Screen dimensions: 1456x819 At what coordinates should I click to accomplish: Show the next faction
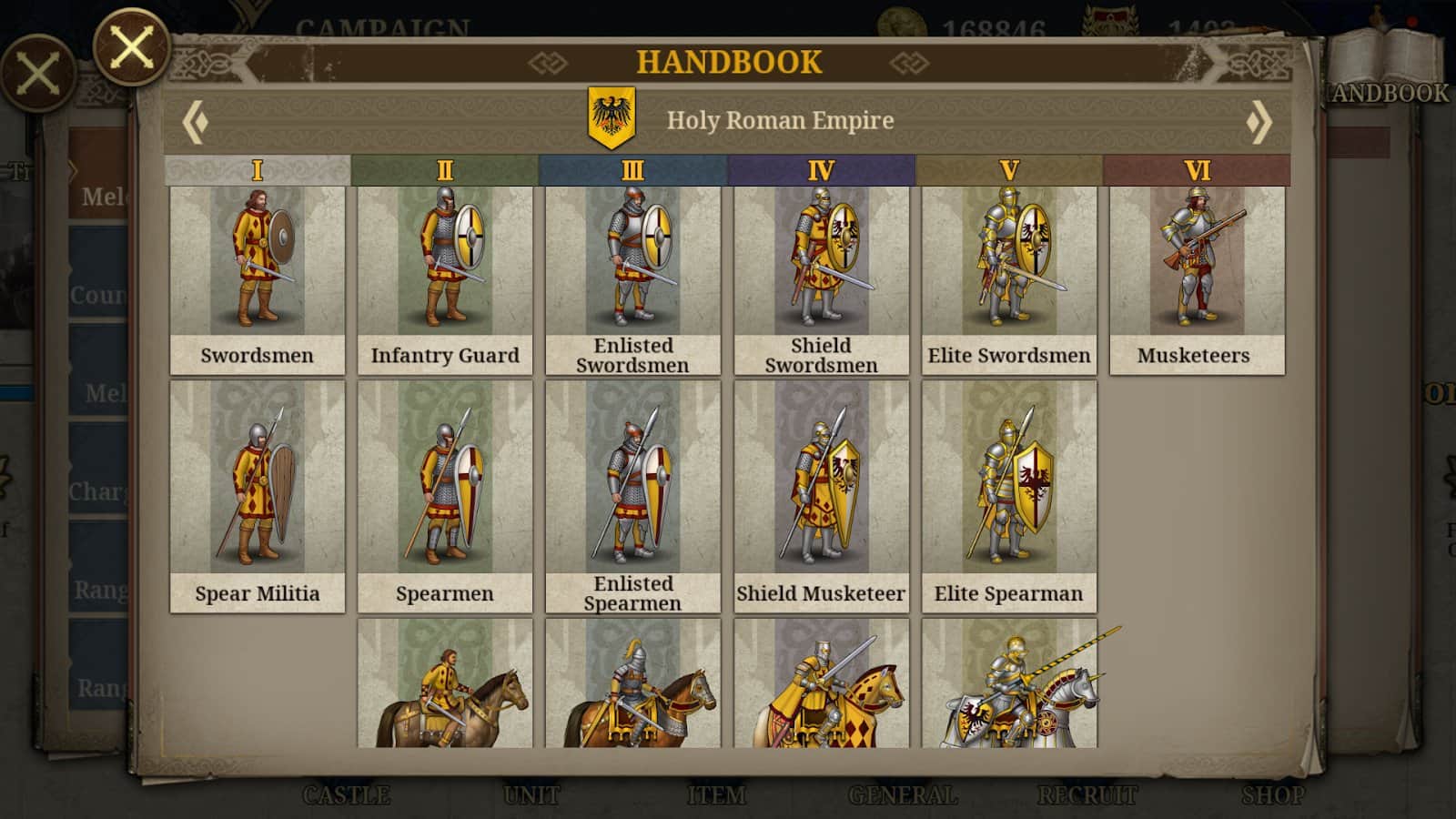click(x=1259, y=122)
